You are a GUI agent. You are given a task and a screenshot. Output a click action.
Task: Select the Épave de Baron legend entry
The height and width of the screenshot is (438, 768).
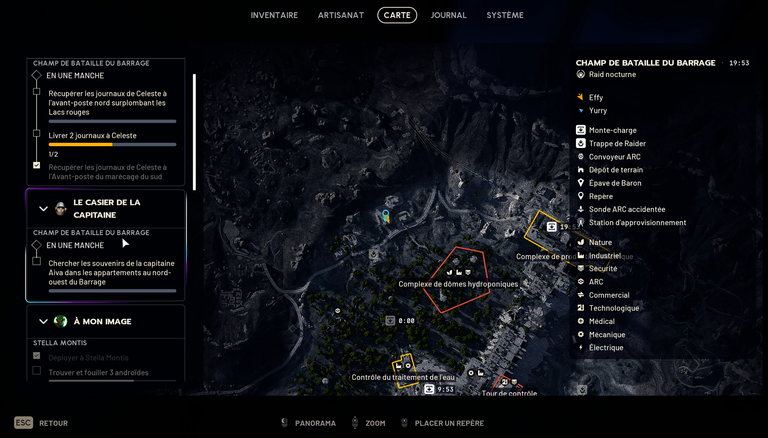tap(614, 183)
